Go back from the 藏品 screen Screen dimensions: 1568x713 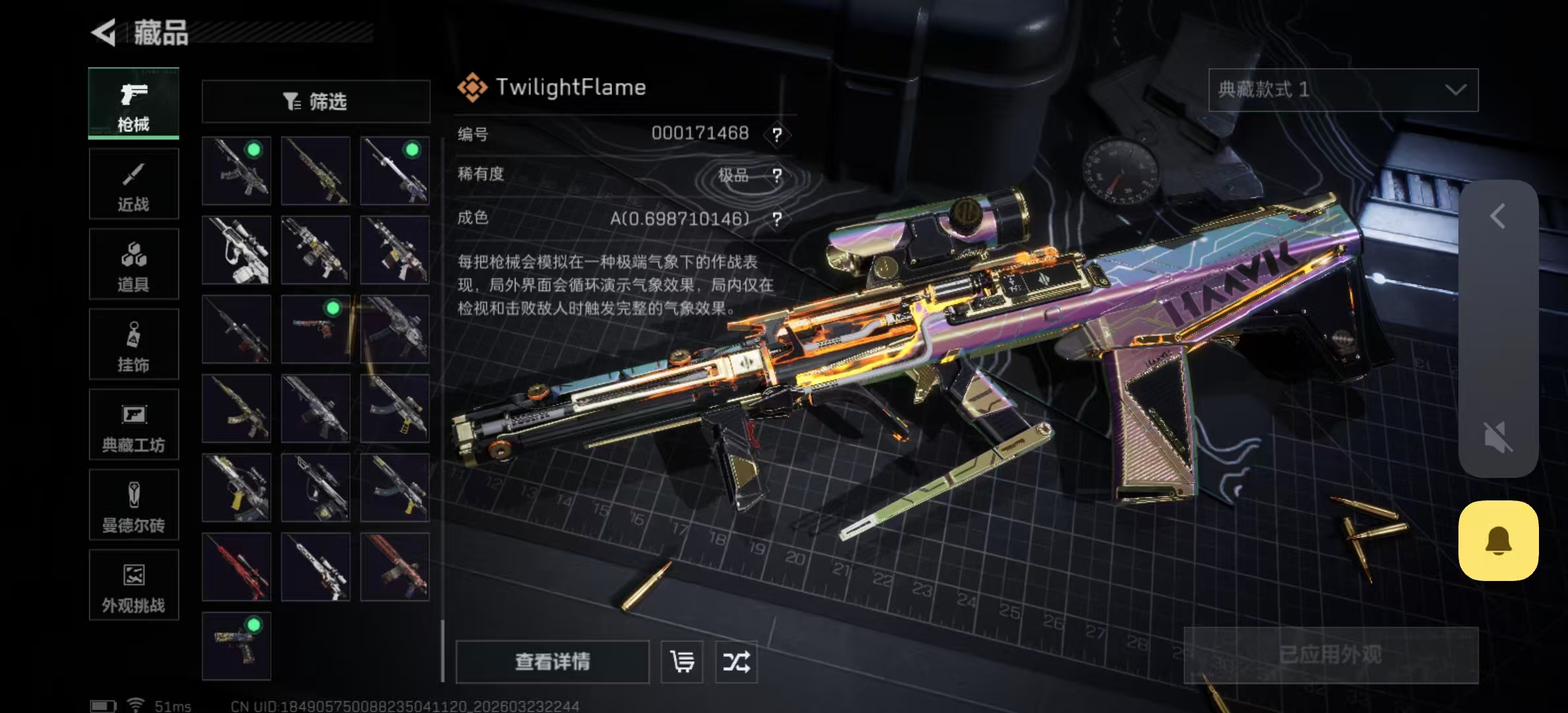pyautogui.click(x=104, y=32)
